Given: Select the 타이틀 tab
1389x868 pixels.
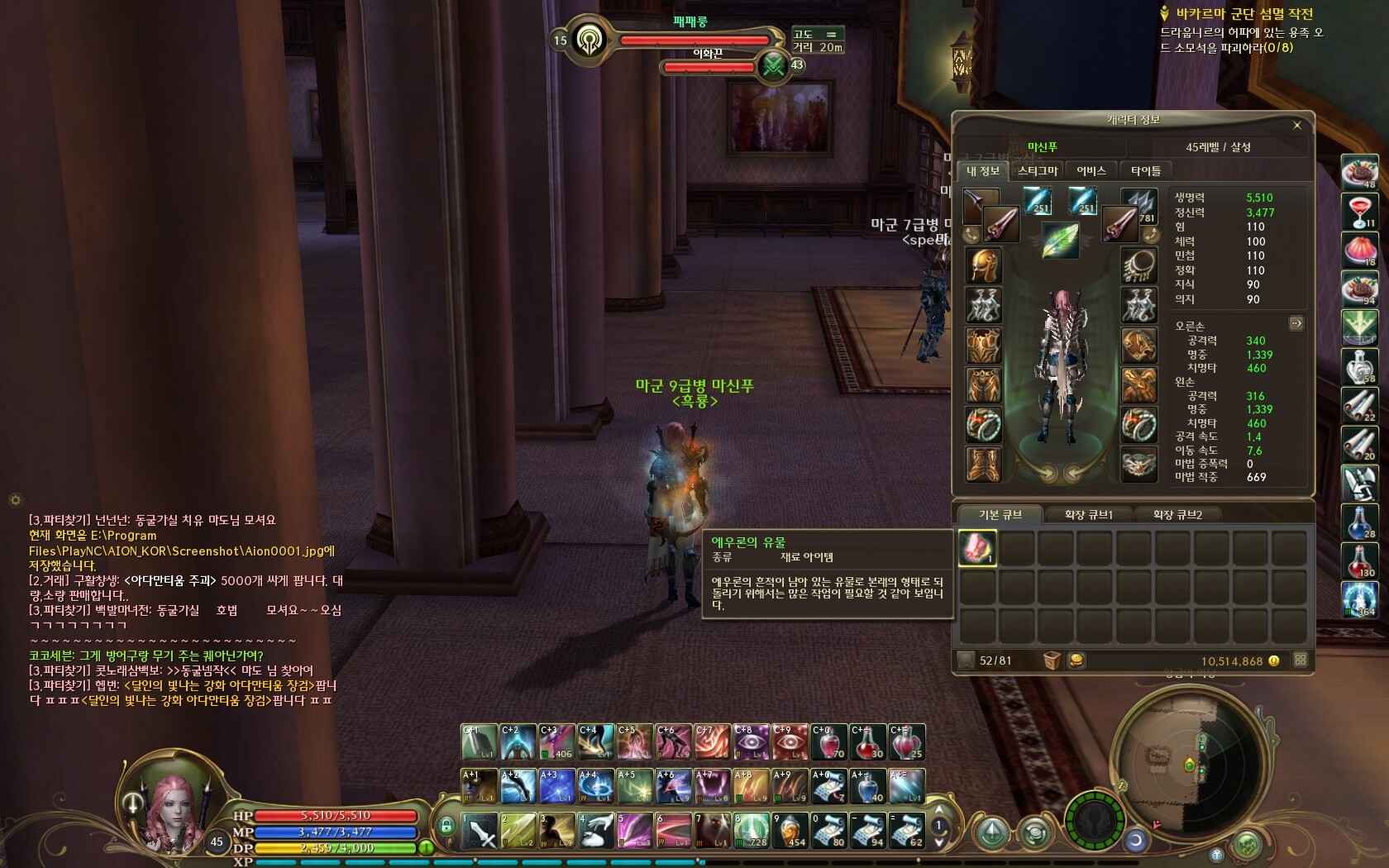Looking at the screenshot, I should click(x=1145, y=171).
